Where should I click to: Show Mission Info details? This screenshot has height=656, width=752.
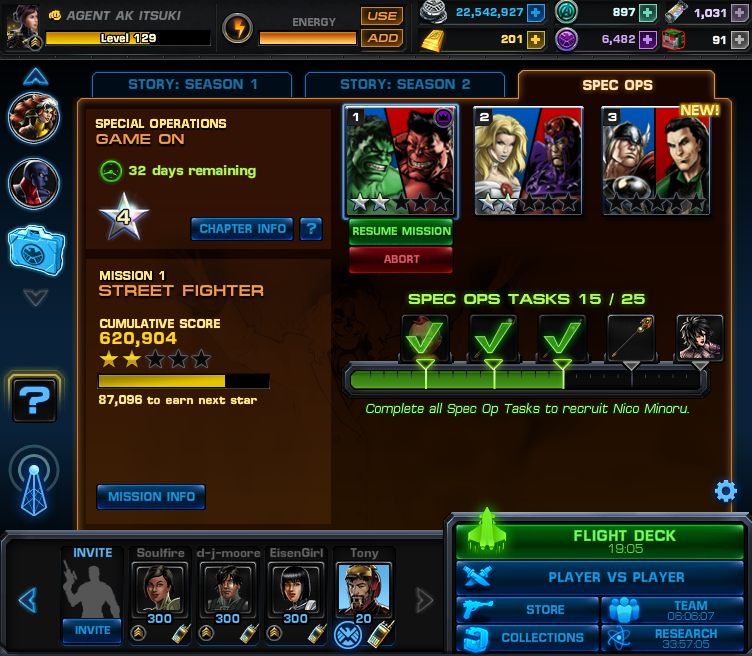[151, 497]
